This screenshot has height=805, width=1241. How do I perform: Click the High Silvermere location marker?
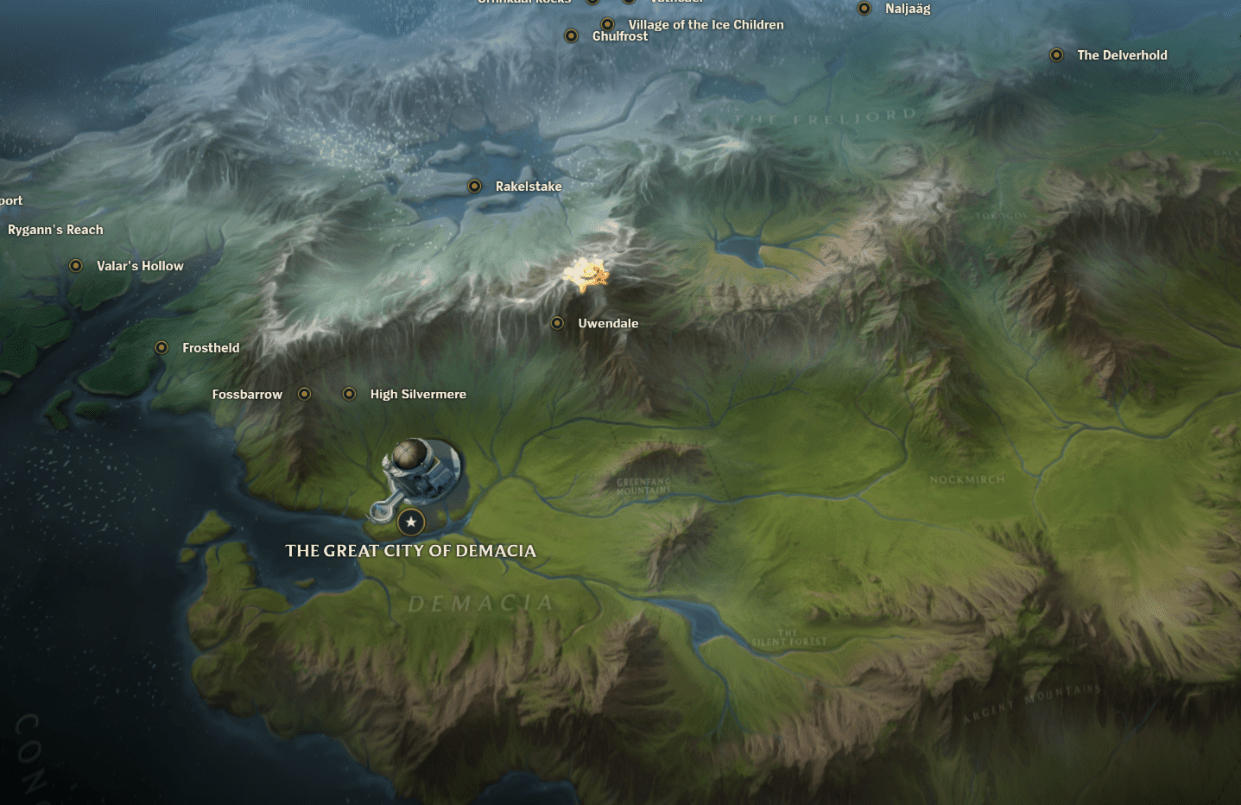[x=349, y=394]
